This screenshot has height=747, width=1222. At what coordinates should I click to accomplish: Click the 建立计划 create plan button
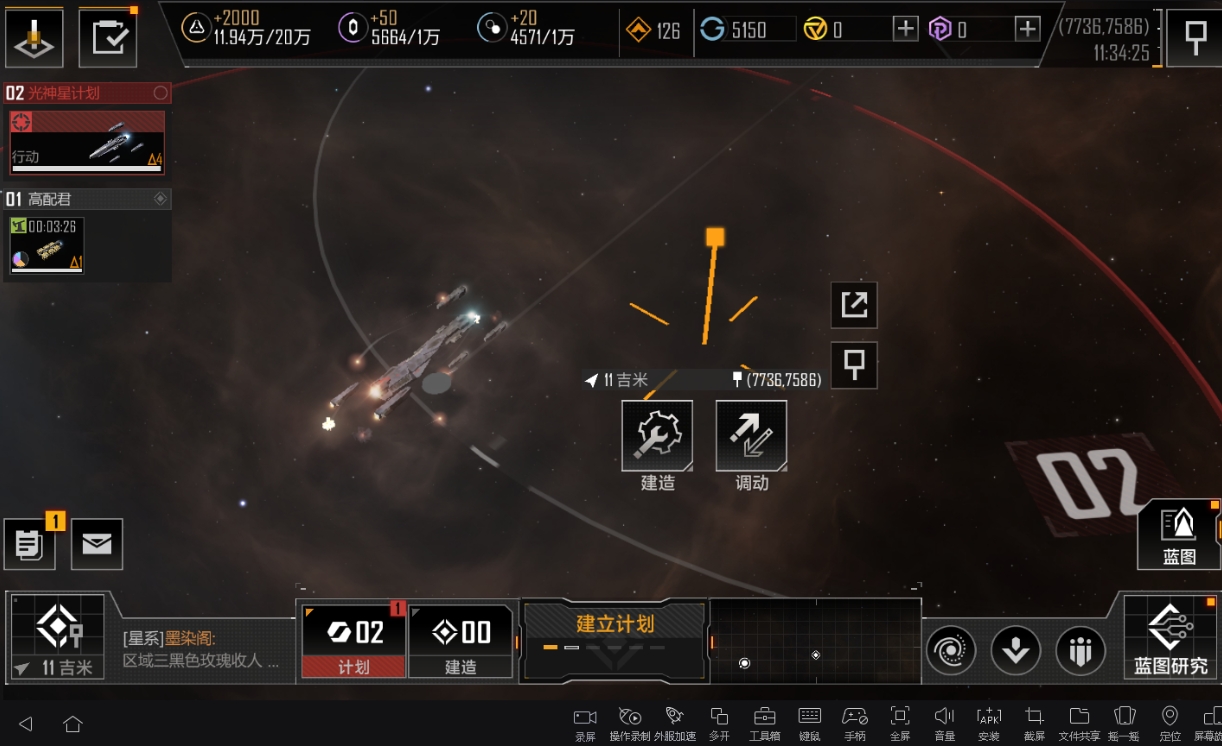point(614,636)
